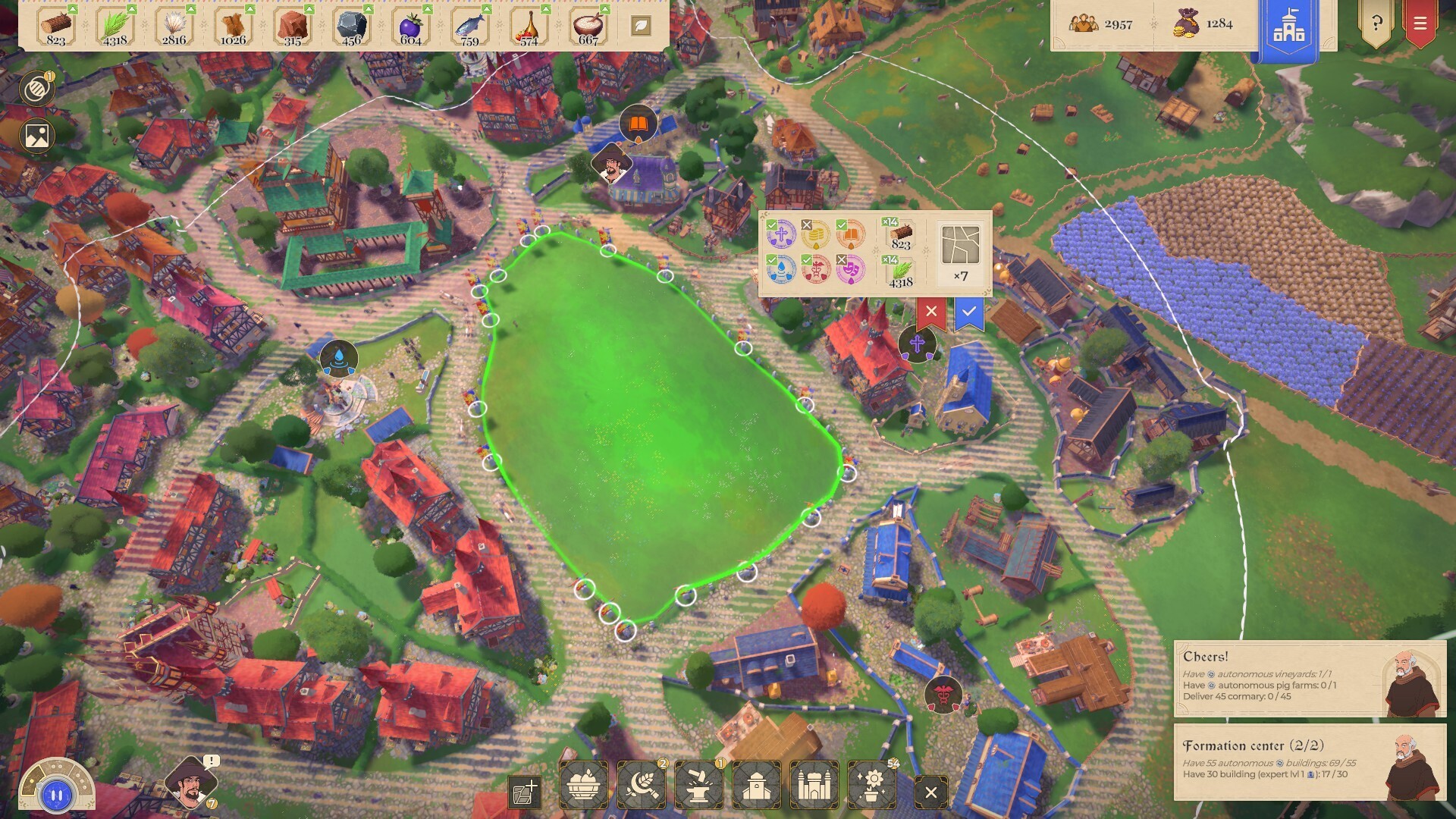Screen dimensions: 1456x819
Task: Close the bottom construction toolbar
Action: (x=933, y=792)
